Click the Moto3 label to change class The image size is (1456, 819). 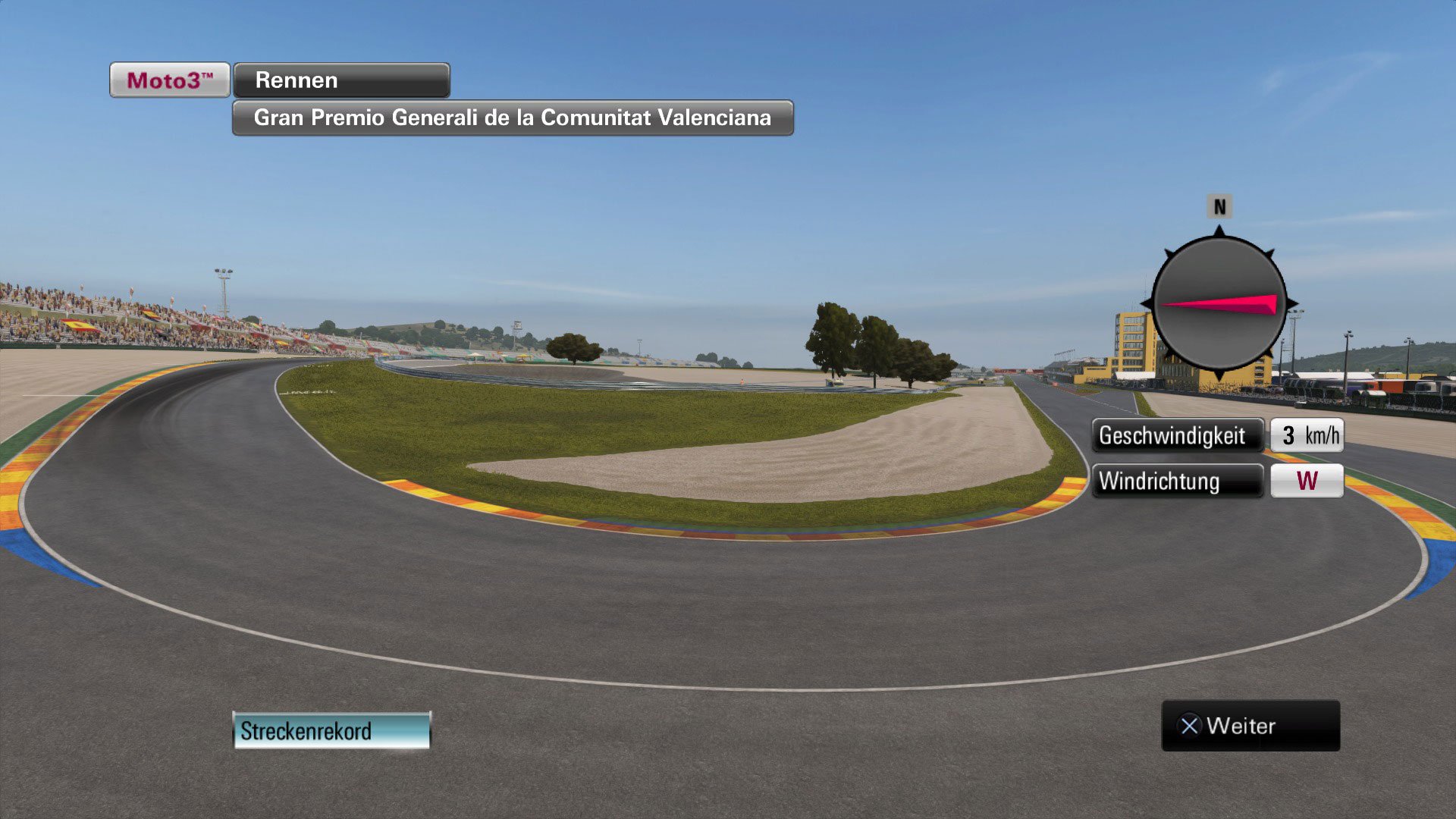(168, 79)
